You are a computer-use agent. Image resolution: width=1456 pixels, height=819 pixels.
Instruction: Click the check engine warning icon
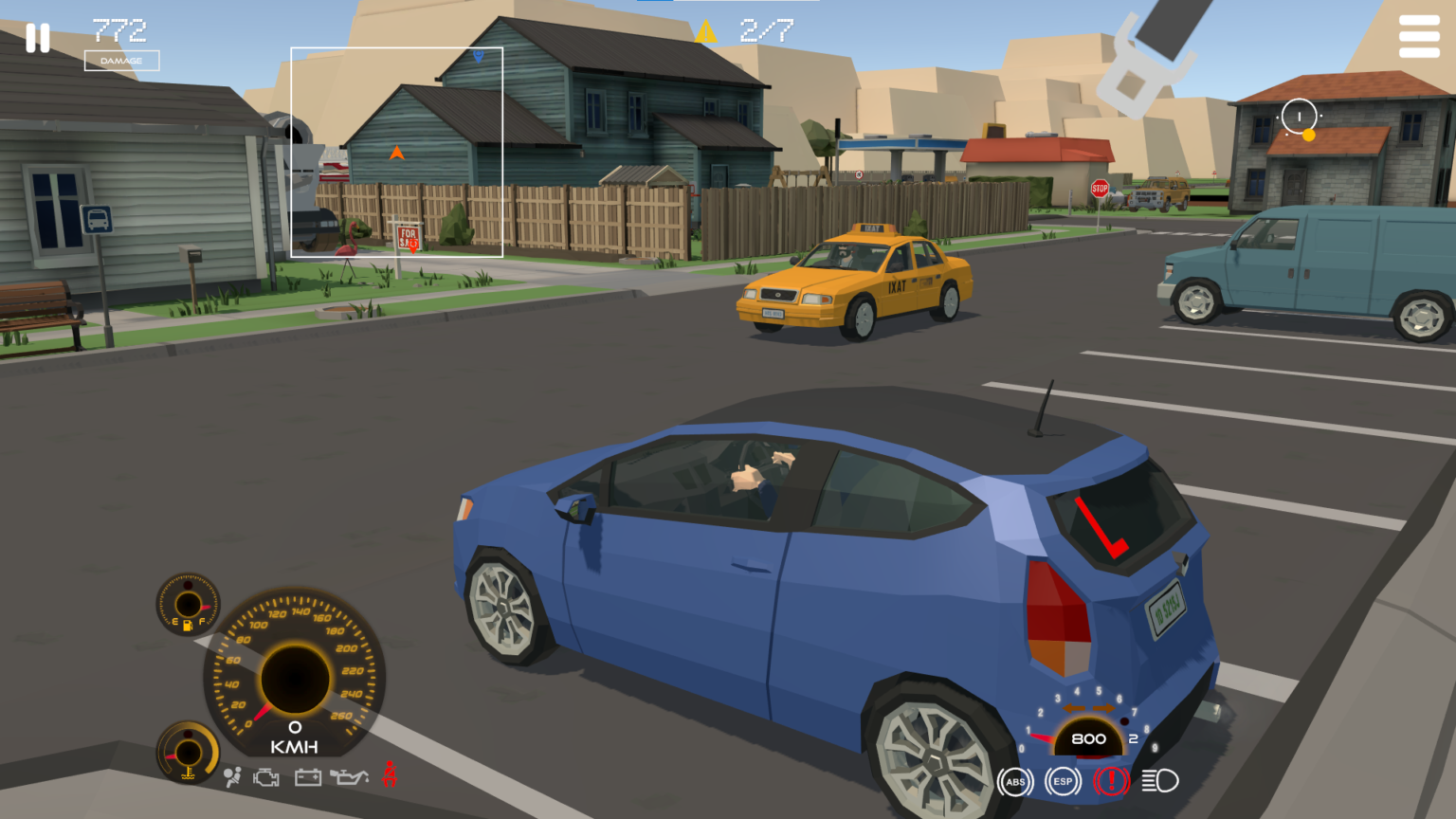point(266,777)
